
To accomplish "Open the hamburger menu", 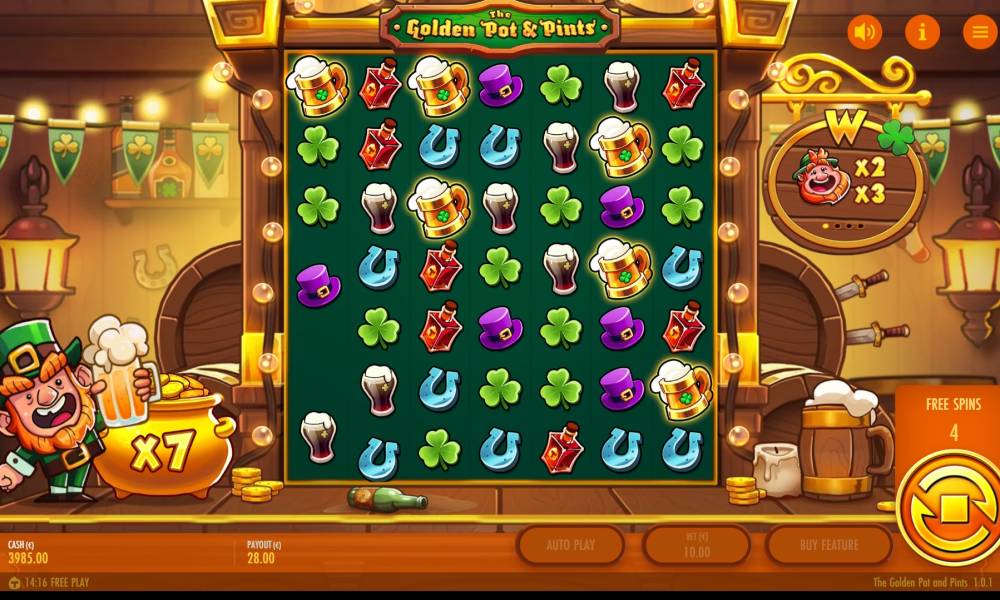I will (x=978, y=32).
